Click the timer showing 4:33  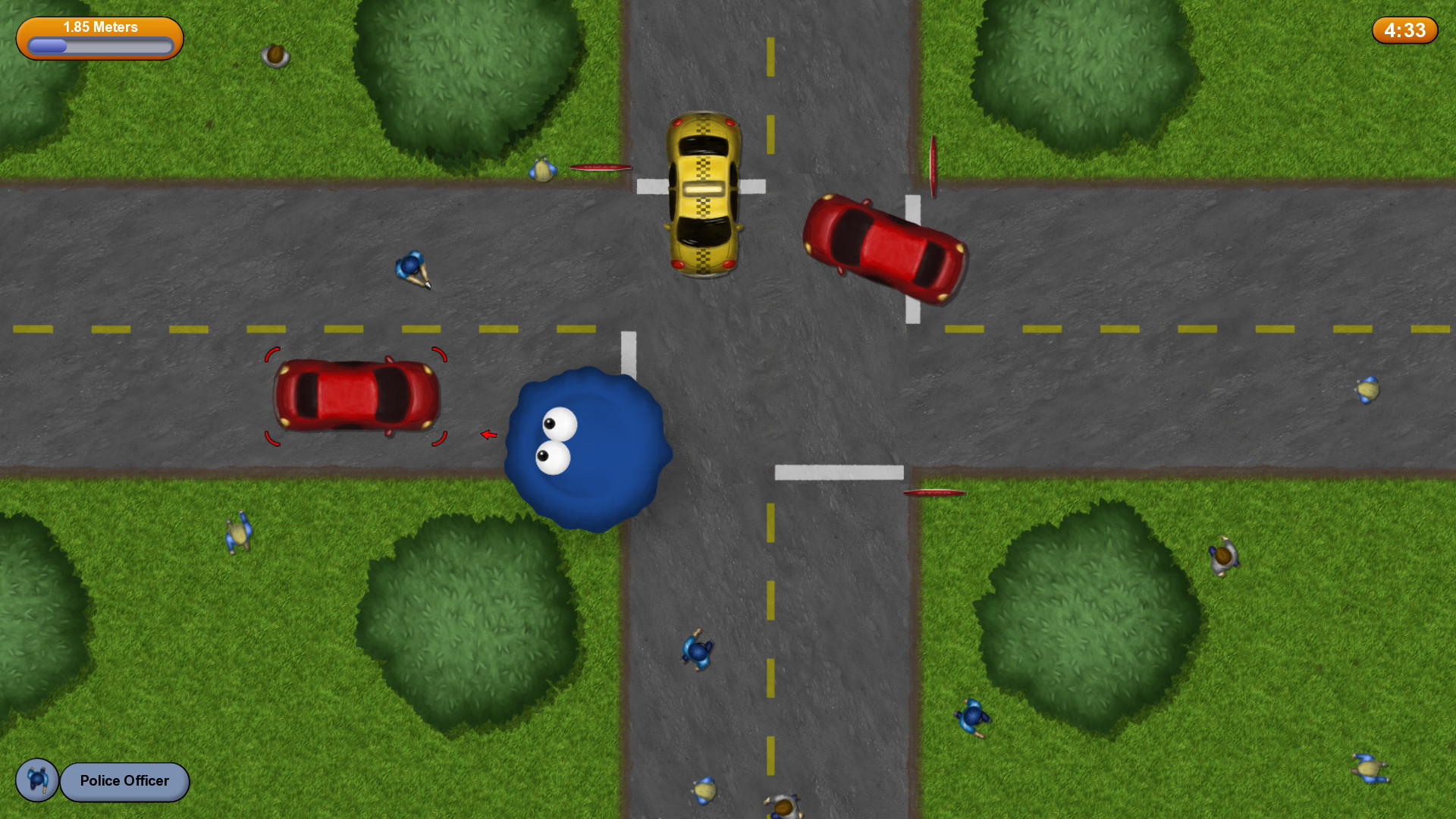pyautogui.click(x=1404, y=30)
